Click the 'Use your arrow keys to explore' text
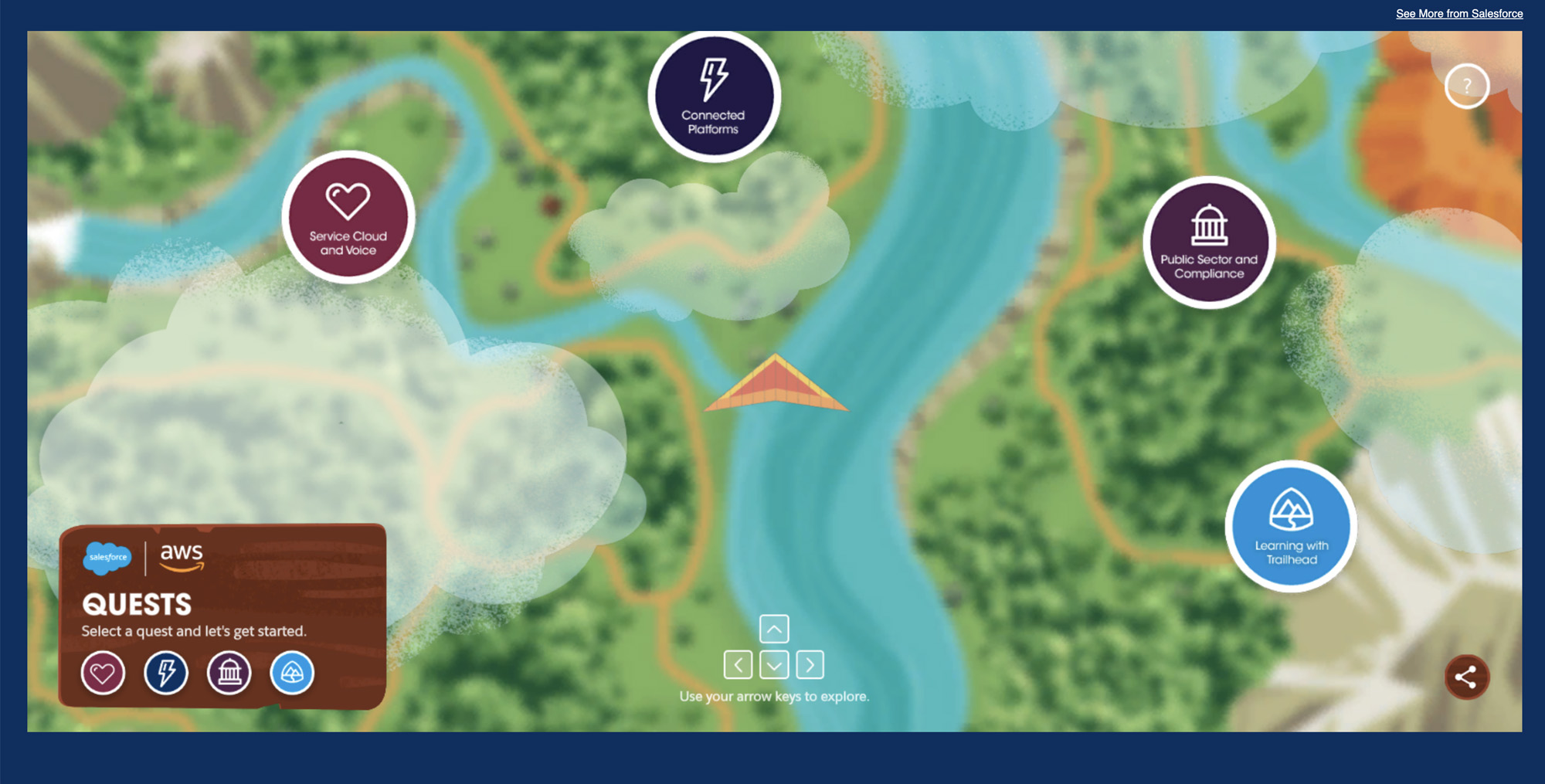Viewport: 1545px width, 784px height. (x=774, y=696)
